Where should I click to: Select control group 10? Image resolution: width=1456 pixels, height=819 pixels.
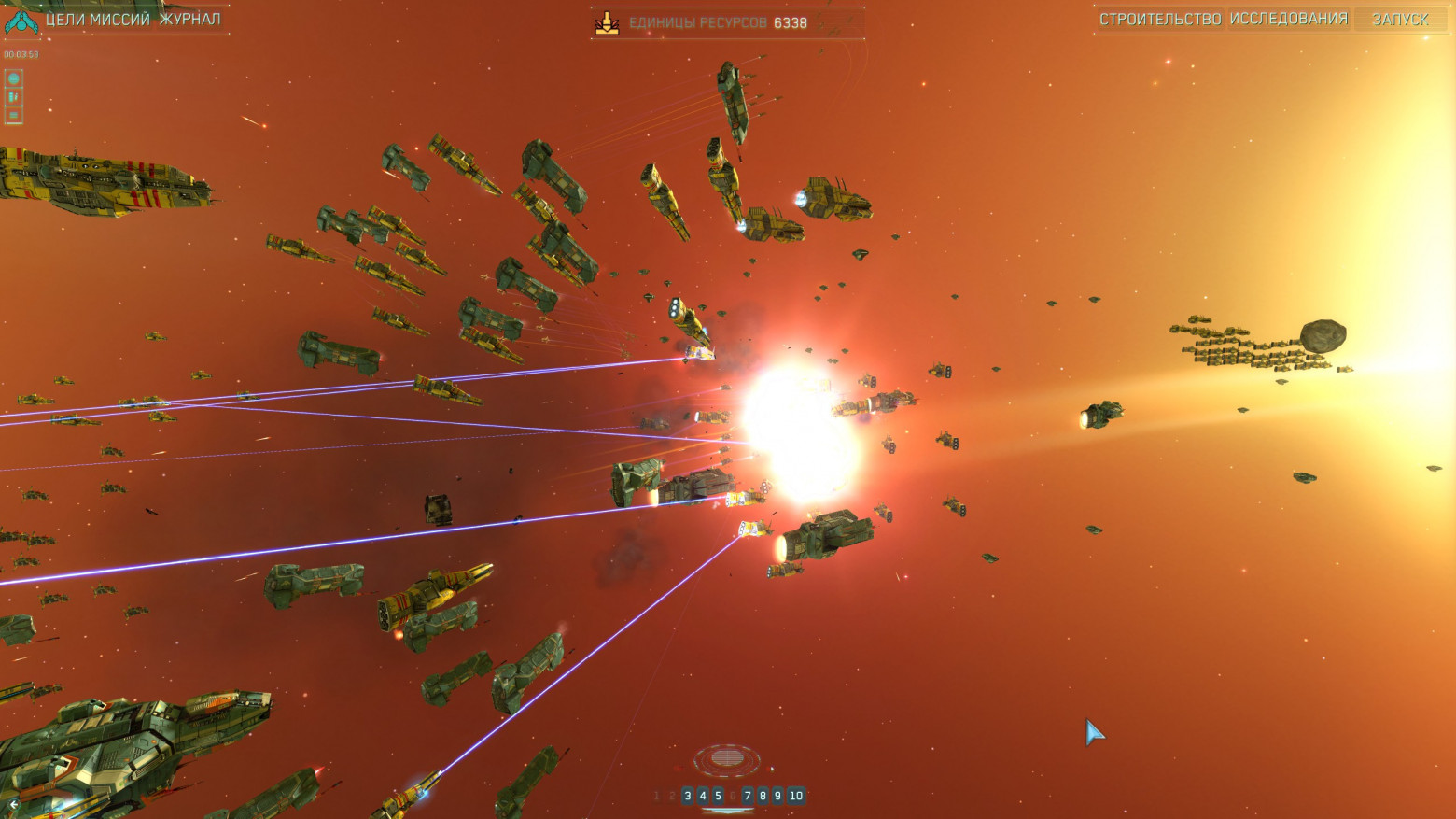796,797
